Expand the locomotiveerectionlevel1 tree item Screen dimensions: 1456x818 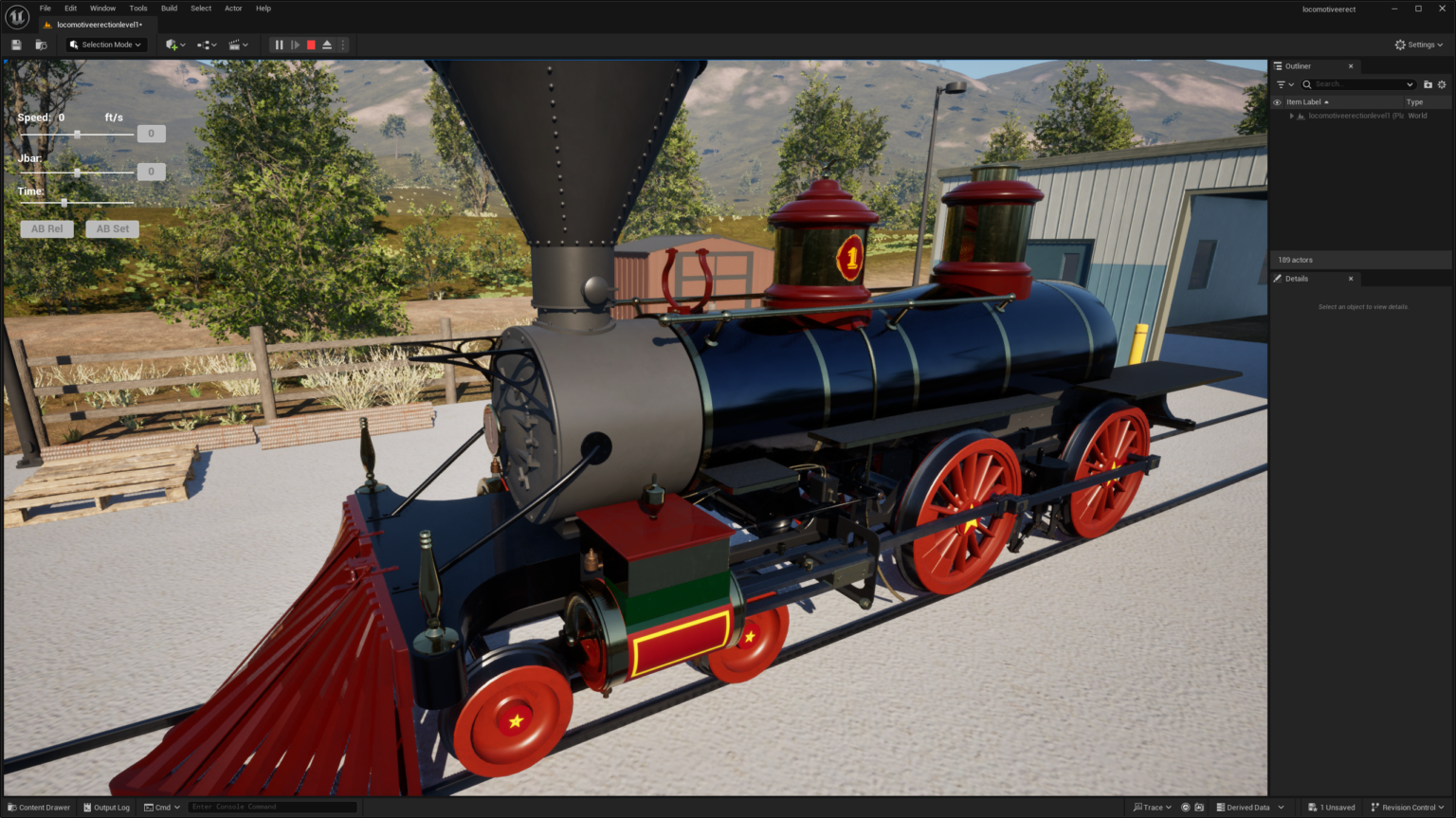1292,116
